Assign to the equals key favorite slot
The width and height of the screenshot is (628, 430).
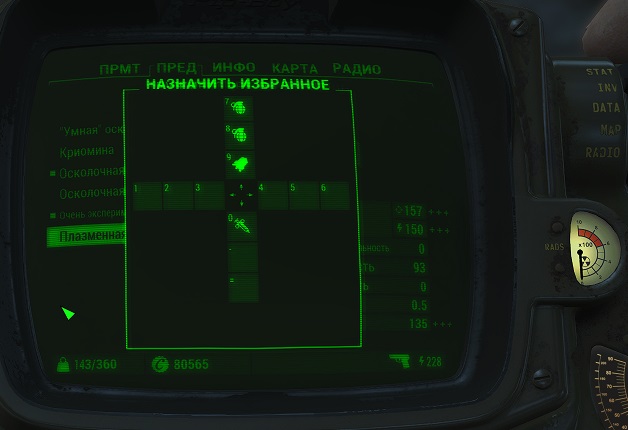pyautogui.click(x=242, y=287)
